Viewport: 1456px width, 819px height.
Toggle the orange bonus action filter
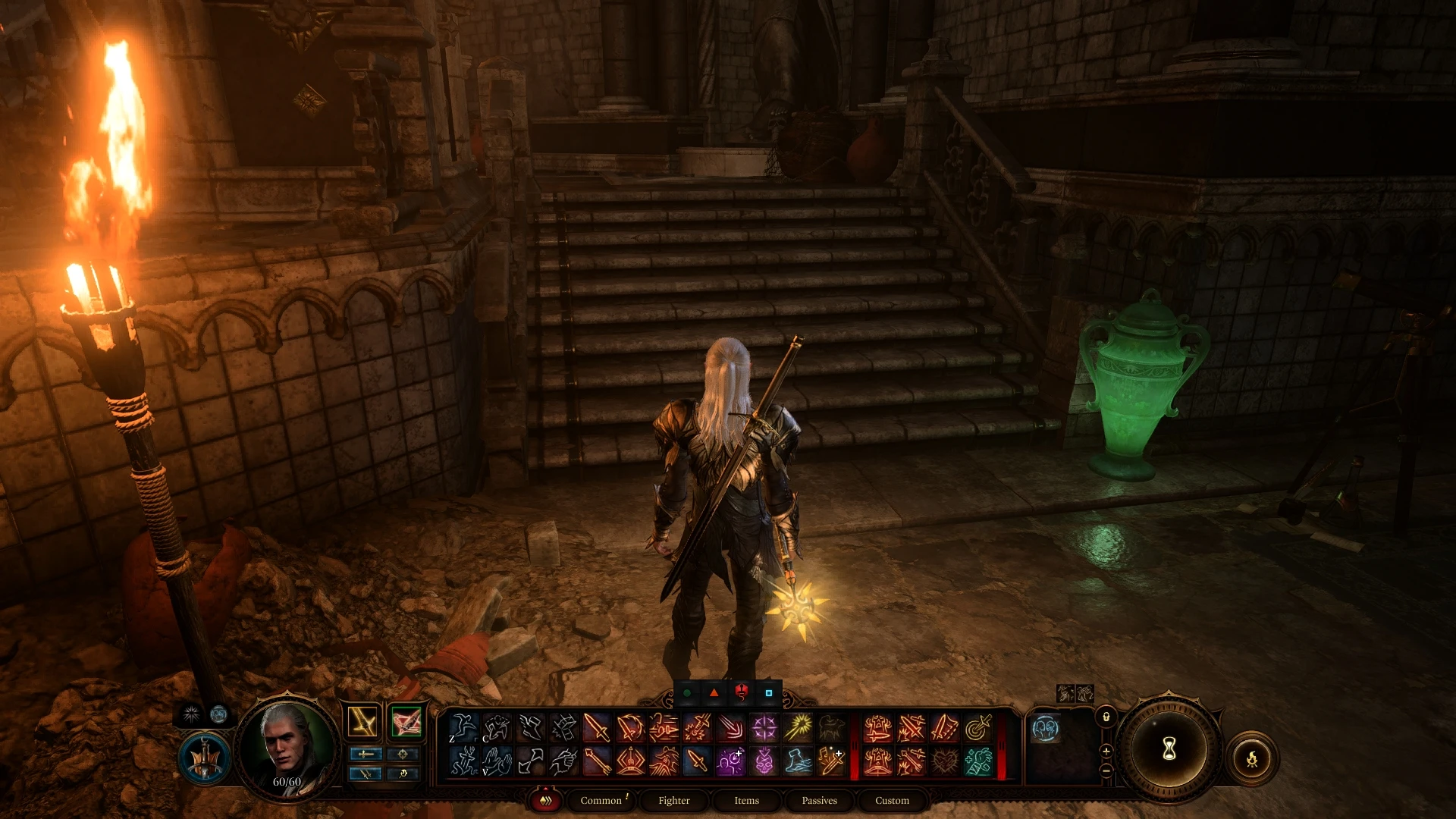click(x=713, y=692)
